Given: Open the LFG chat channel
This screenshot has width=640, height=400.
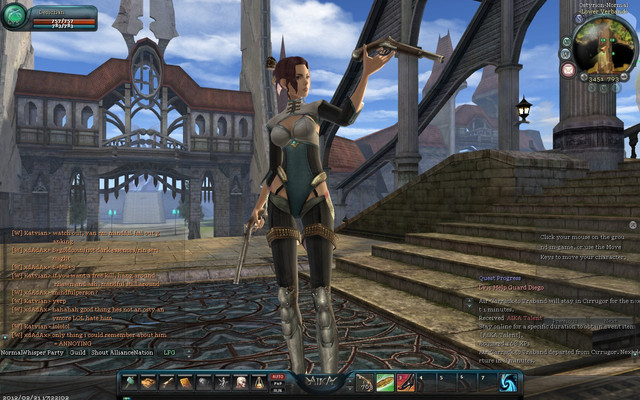Looking at the screenshot, I should click(170, 353).
